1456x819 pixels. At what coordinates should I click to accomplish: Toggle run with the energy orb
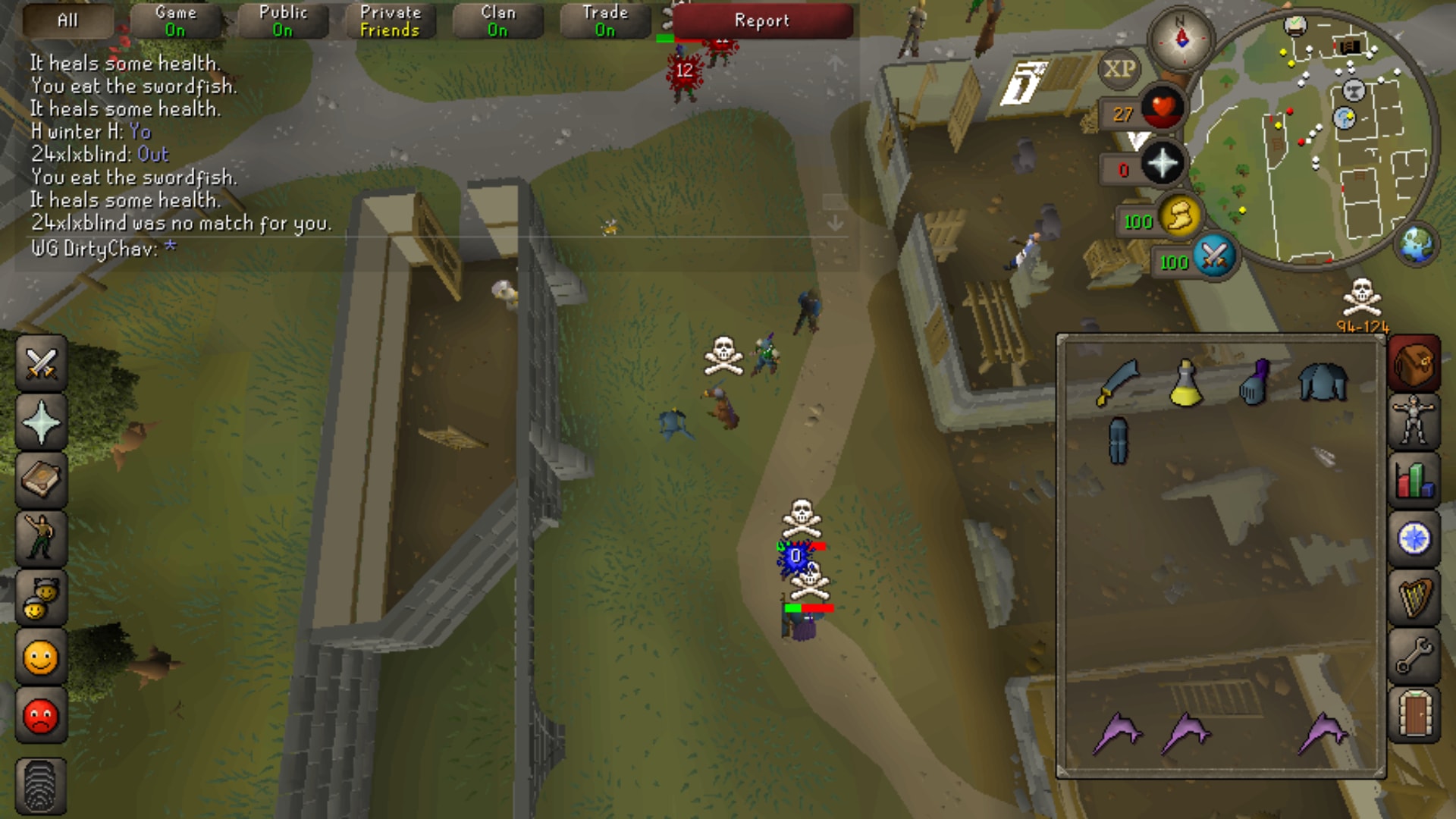(1179, 218)
